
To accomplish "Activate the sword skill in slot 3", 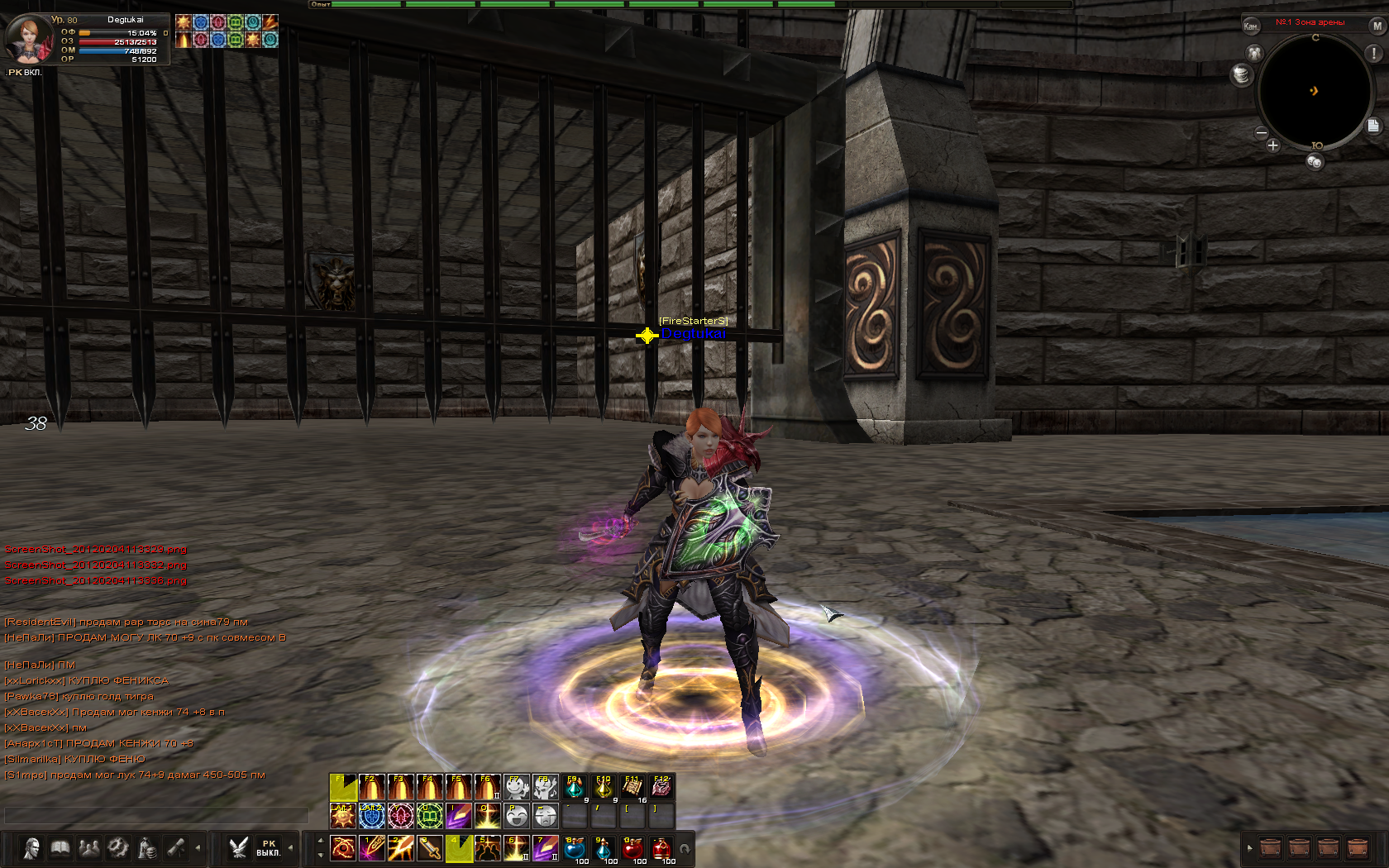I will coord(430,848).
